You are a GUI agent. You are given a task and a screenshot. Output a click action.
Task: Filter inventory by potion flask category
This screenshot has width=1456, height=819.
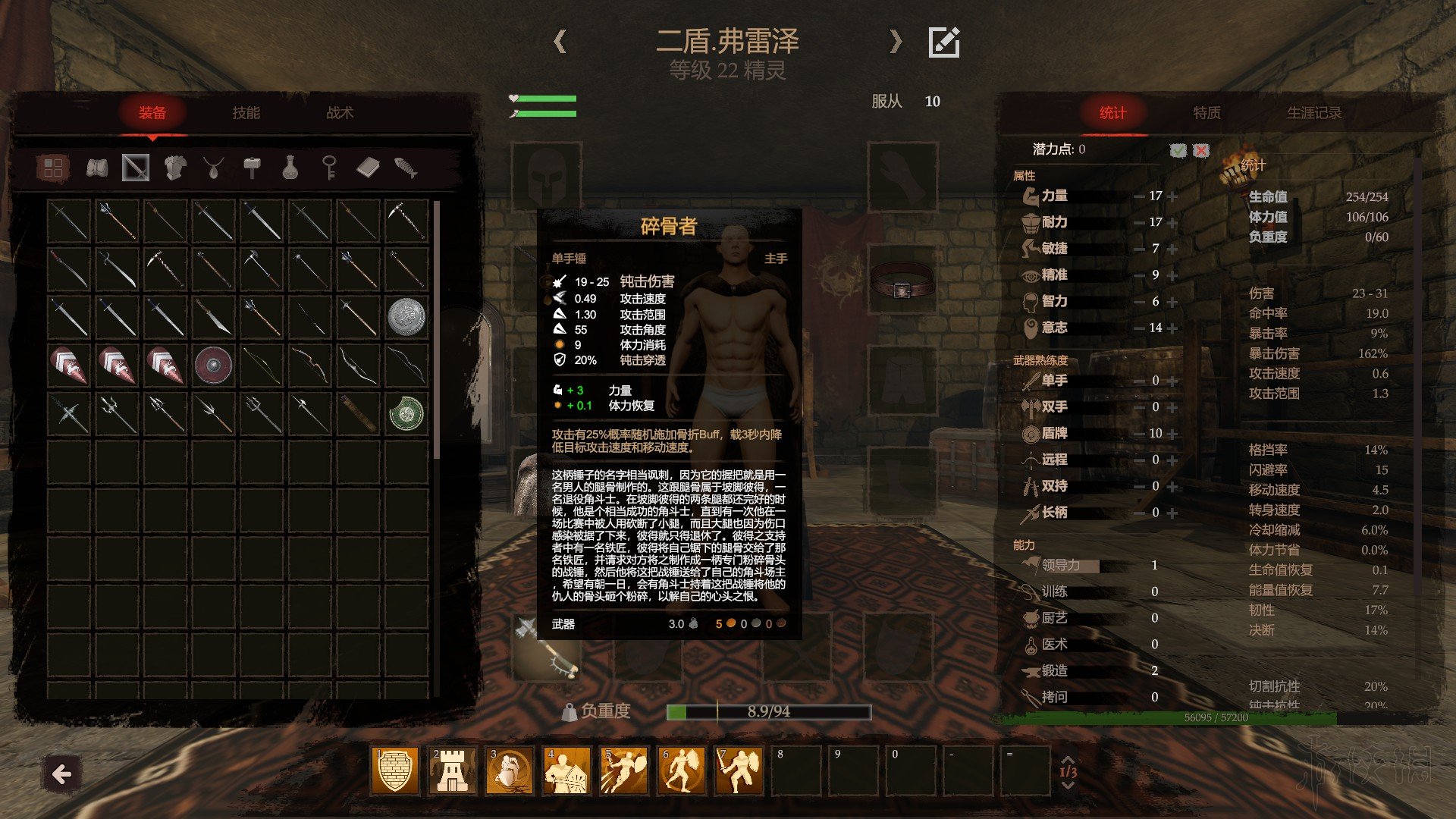290,168
